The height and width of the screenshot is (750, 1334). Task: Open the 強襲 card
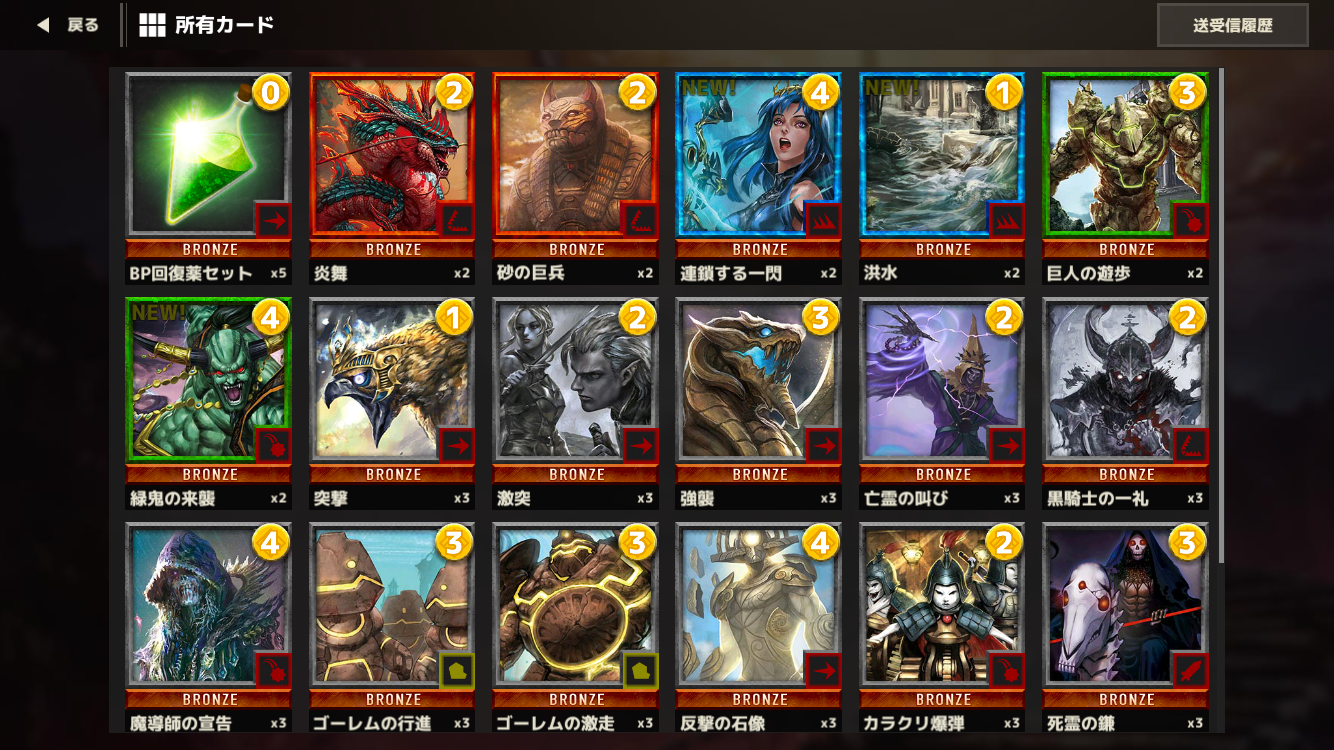pos(757,380)
